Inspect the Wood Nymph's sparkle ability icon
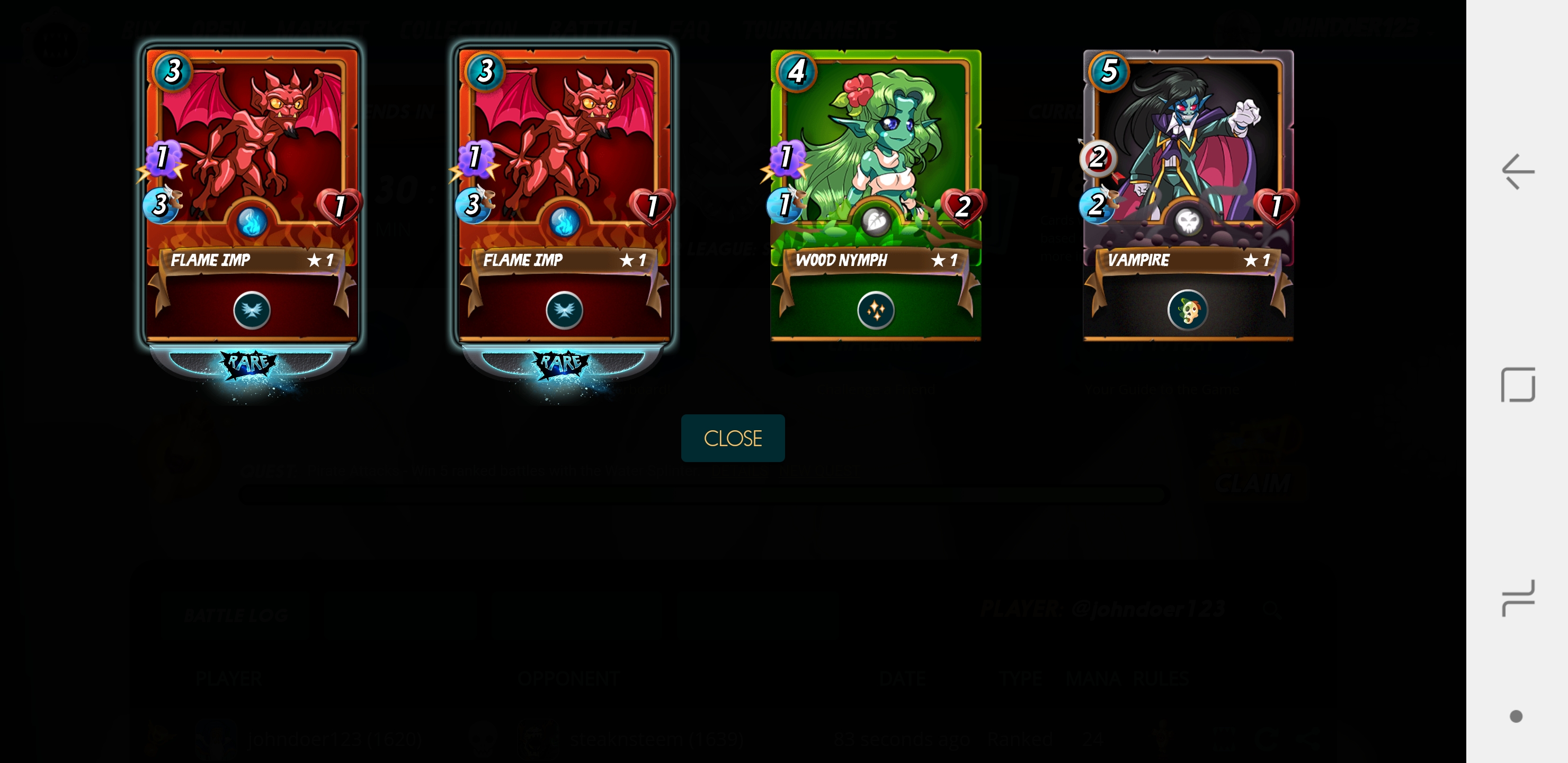Viewport: 1568px width, 763px height. tap(875, 310)
